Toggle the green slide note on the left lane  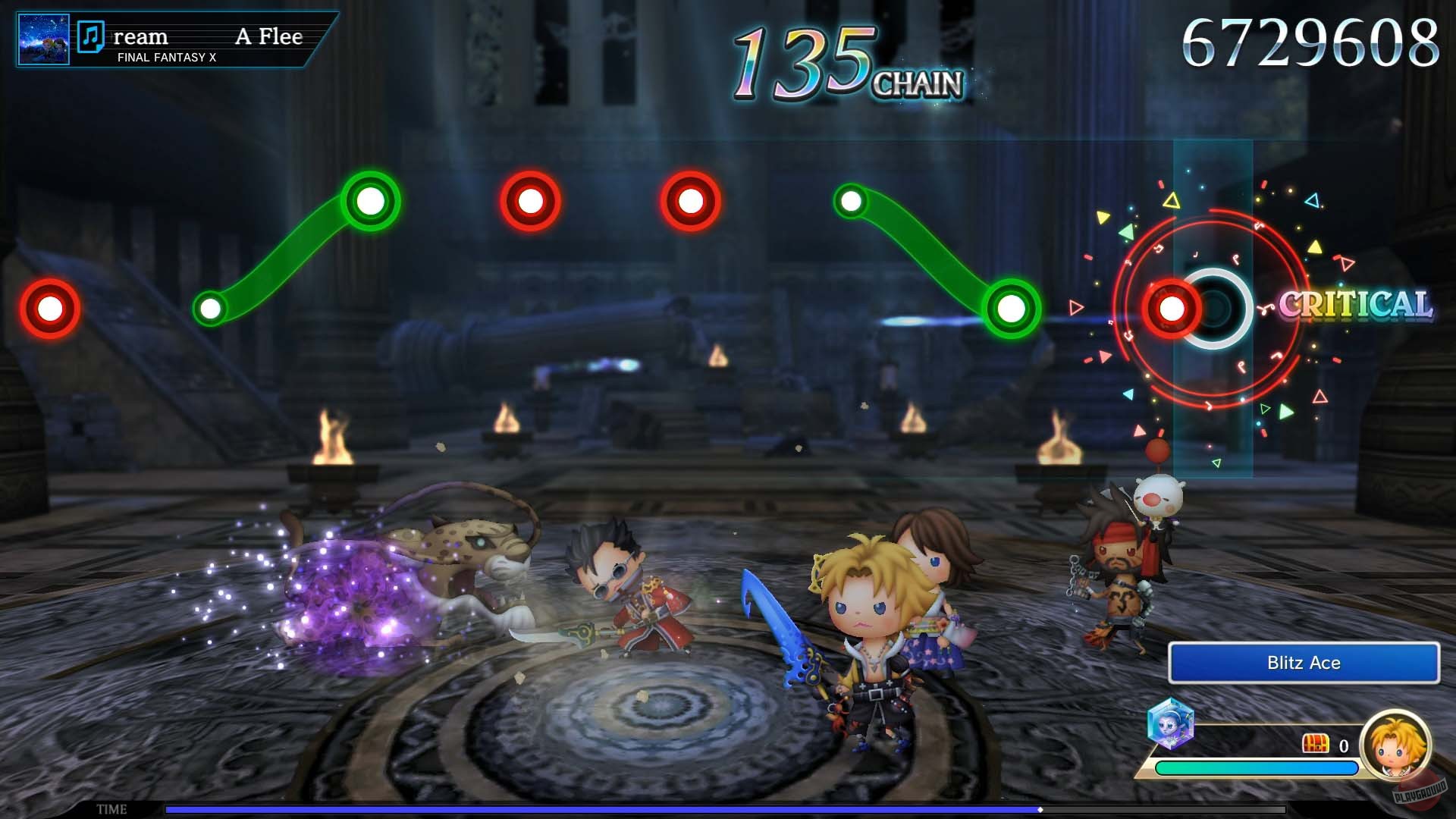[369, 201]
